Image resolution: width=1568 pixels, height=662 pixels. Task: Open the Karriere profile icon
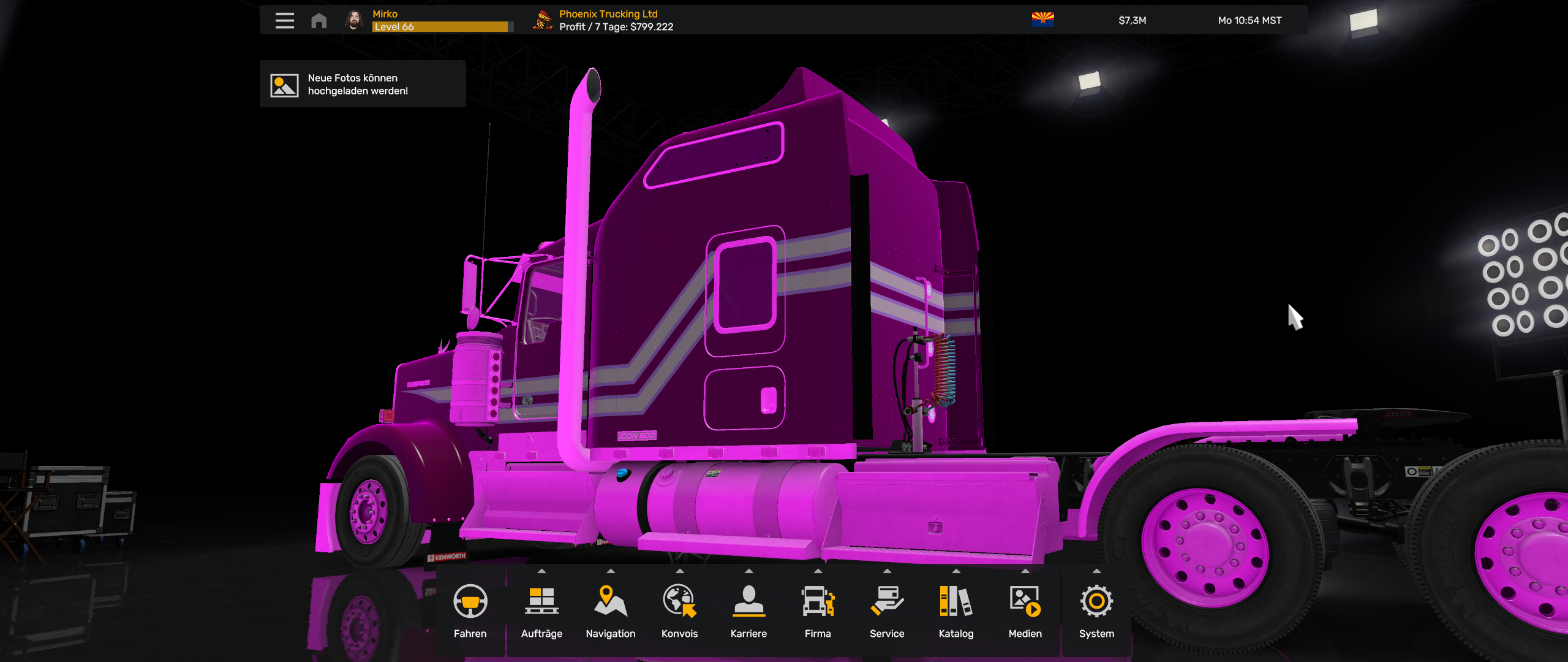click(749, 604)
